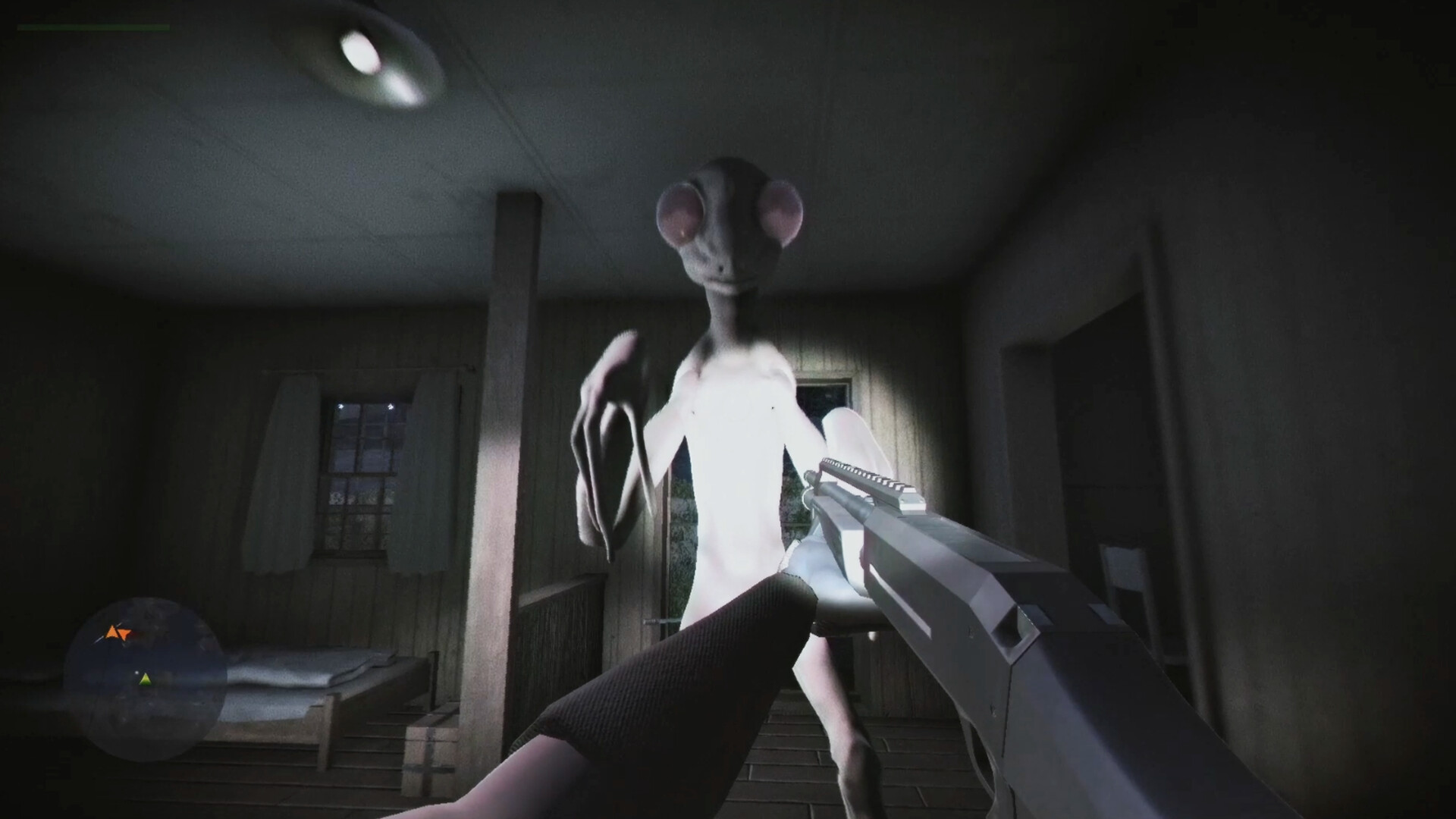Click the white dot near the minimap center
The width and height of the screenshot is (1456, 819).
(136, 673)
